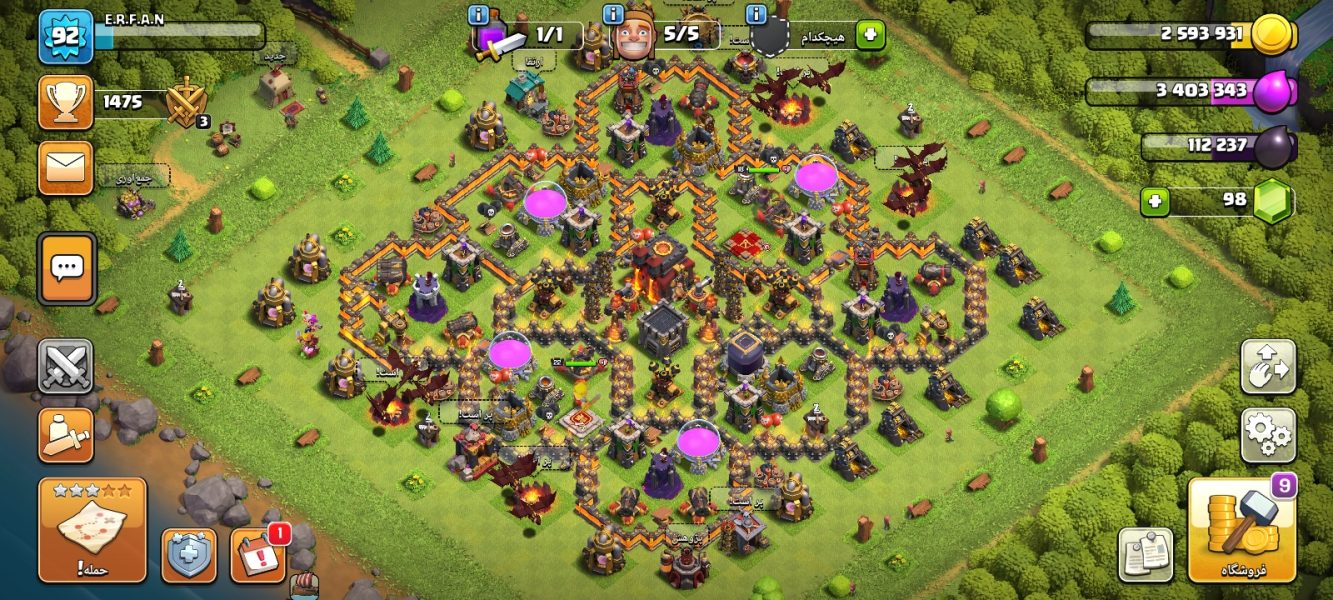Open the chat speech bubble
Image resolution: width=1333 pixels, height=600 pixels.
pos(67,268)
